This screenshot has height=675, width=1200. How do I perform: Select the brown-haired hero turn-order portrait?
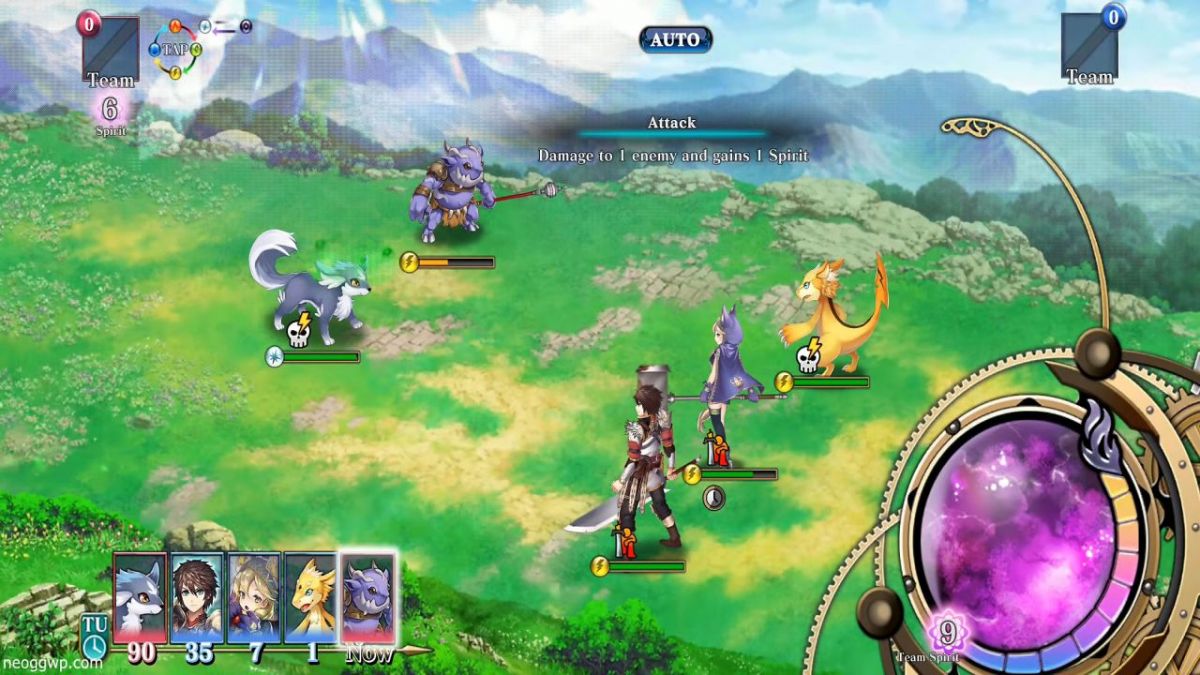coord(197,597)
